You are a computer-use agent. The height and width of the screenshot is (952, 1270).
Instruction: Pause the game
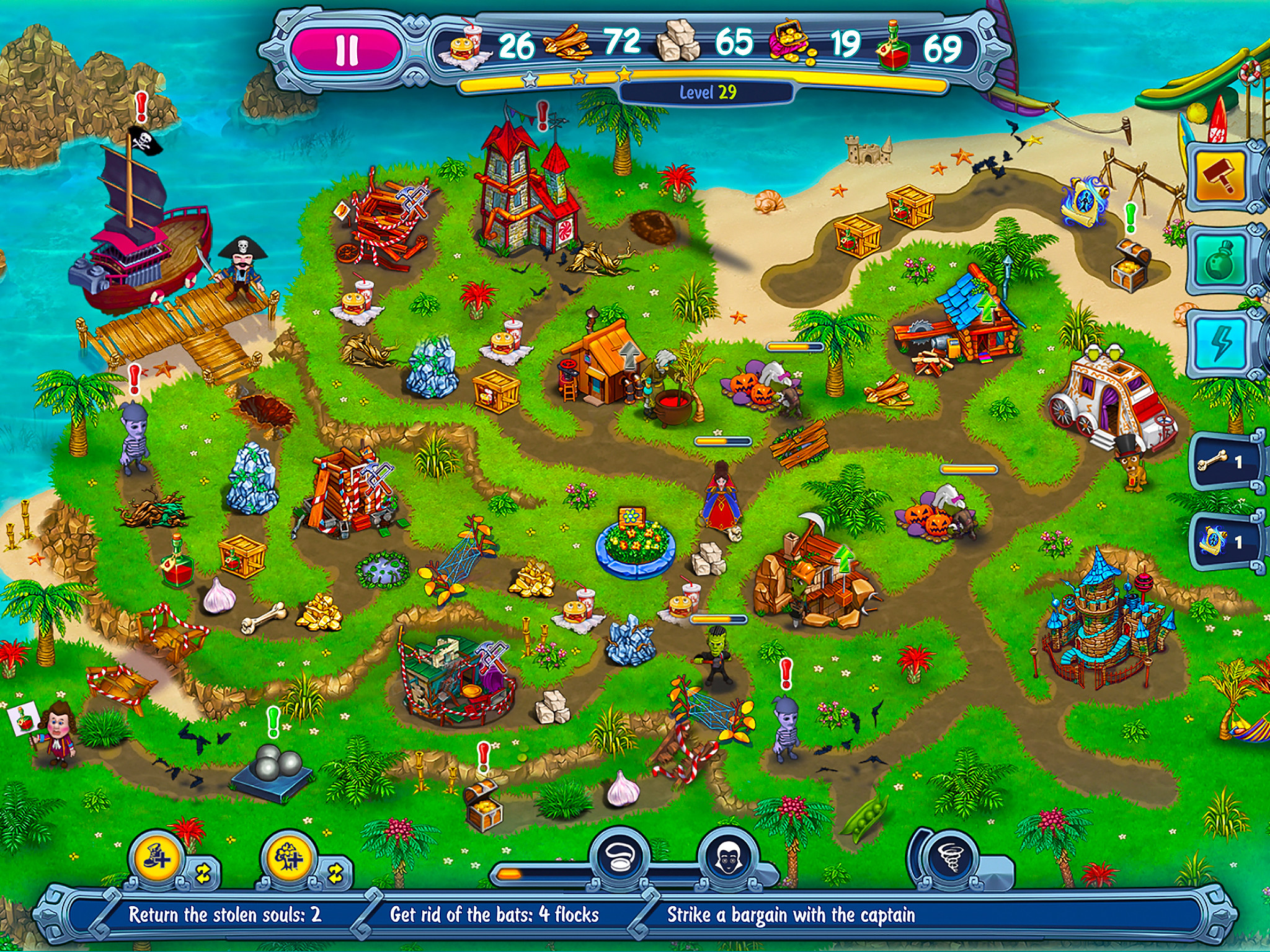click(x=347, y=48)
